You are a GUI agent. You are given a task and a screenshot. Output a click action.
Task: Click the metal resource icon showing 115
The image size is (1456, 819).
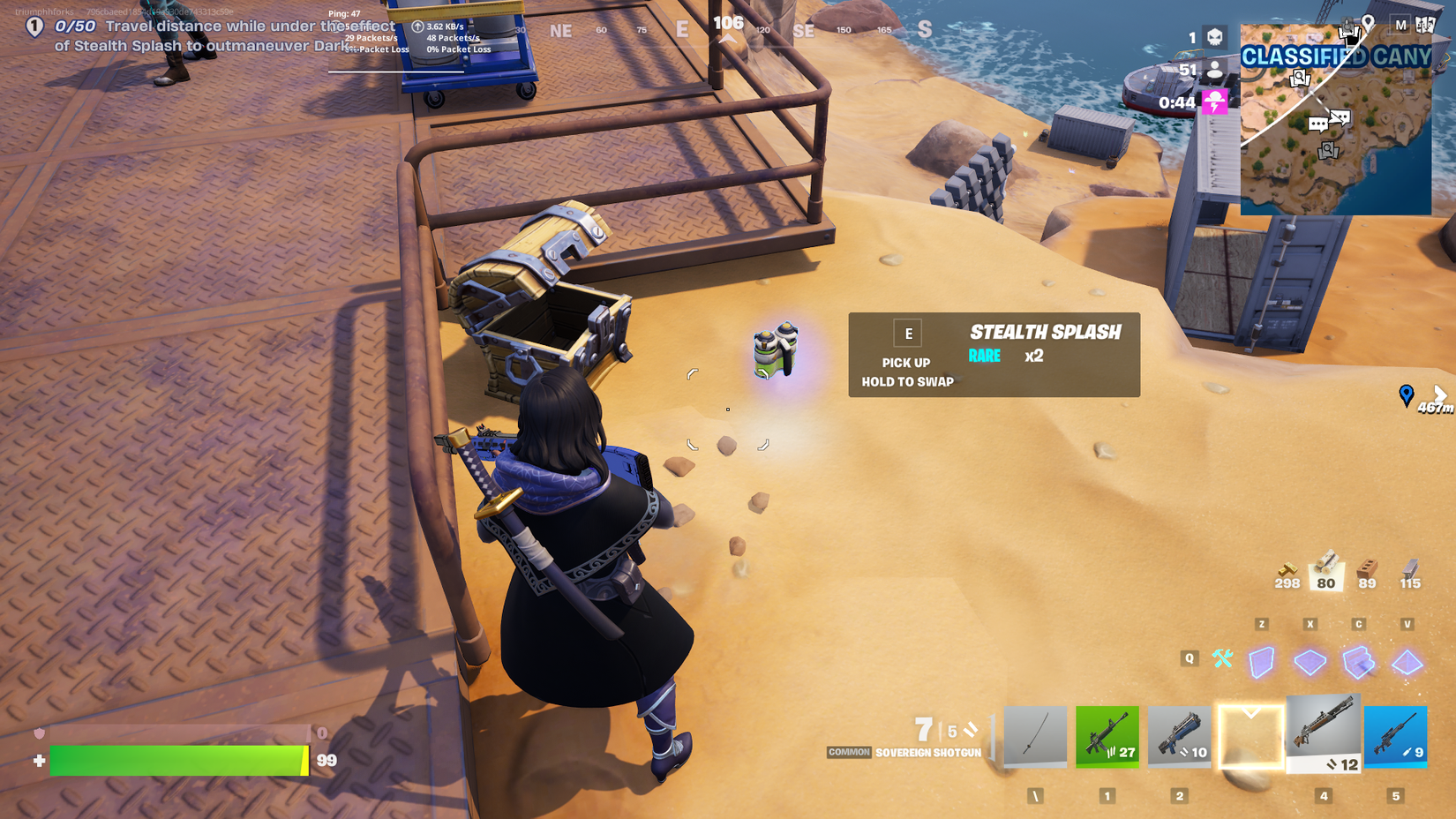pos(1409,571)
